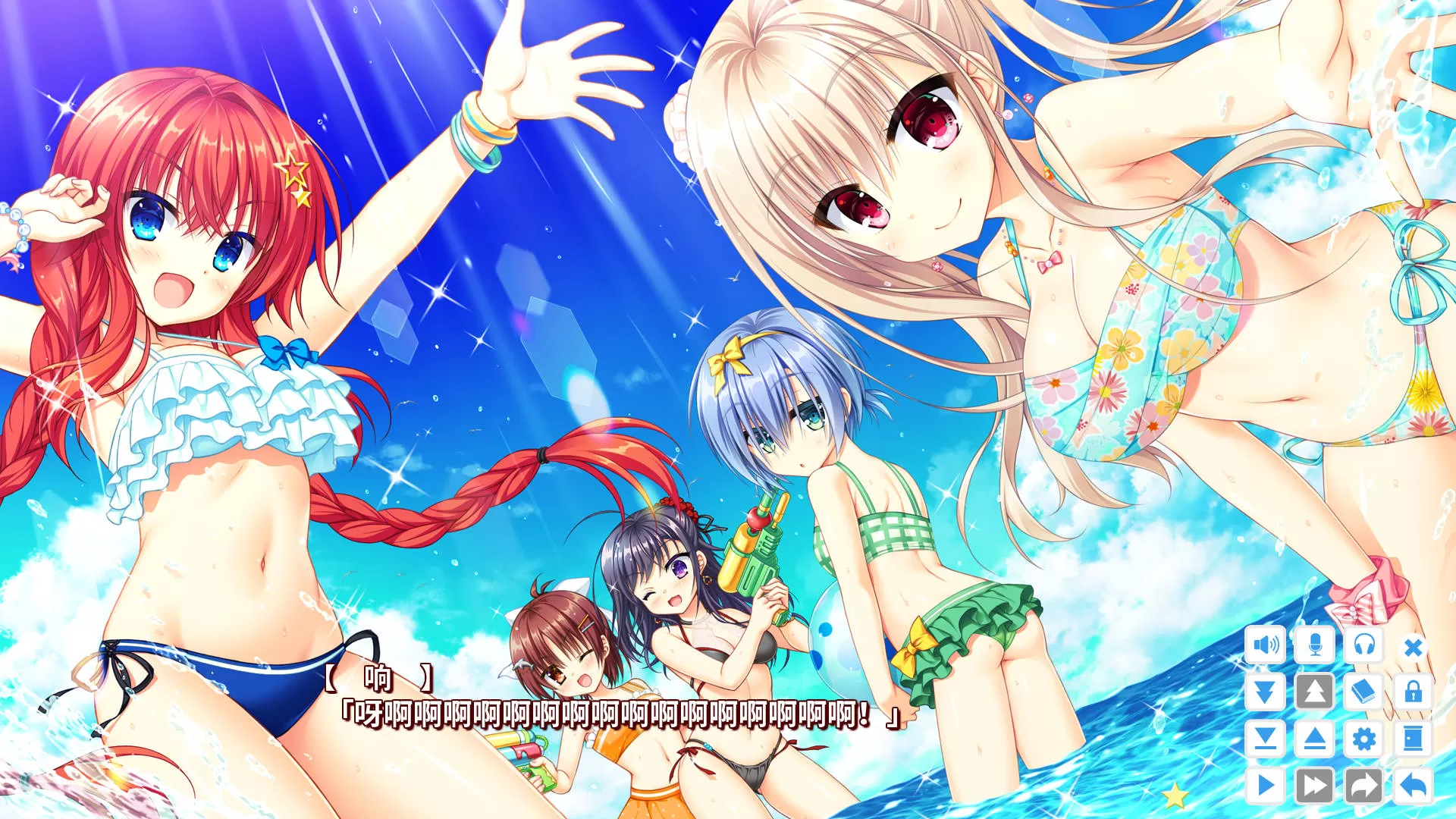Image resolution: width=1456 pixels, height=819 pixels.
Task: Click the microphone voice icon
Action: [x=1314, y=645]
